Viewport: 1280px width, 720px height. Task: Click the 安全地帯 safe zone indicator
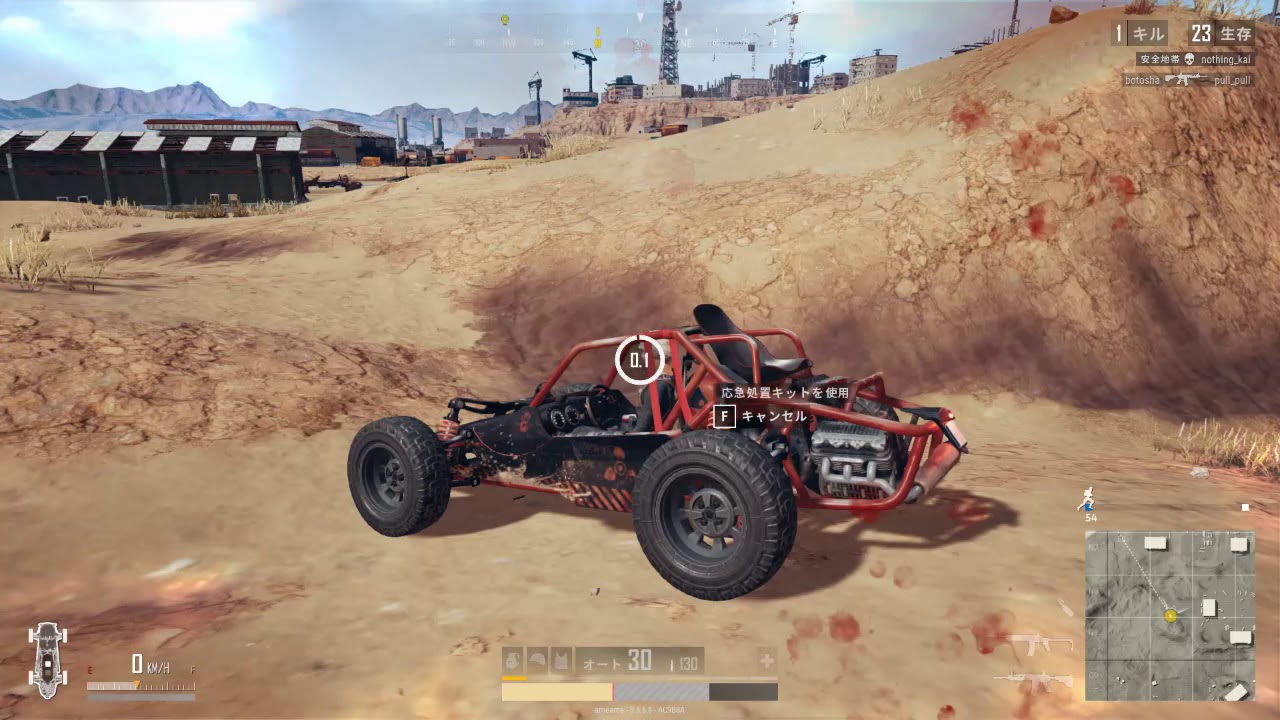[1160, 59]
